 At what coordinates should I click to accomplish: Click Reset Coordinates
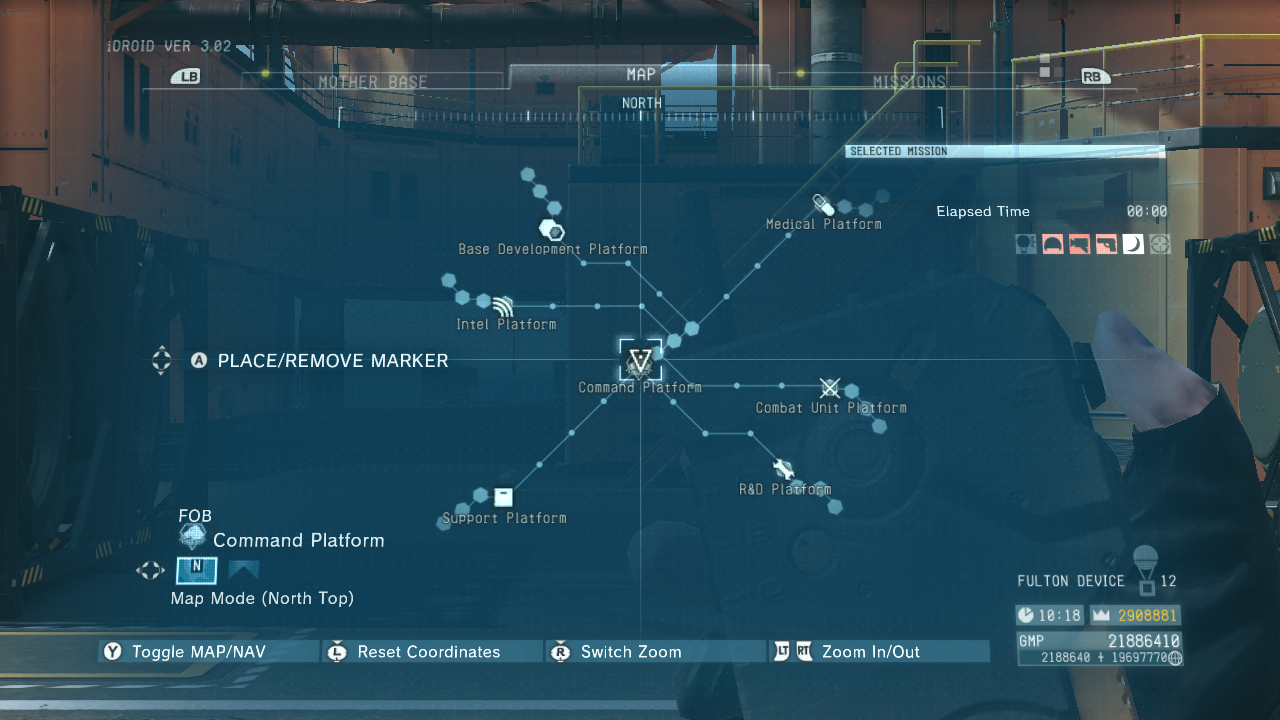430,651
